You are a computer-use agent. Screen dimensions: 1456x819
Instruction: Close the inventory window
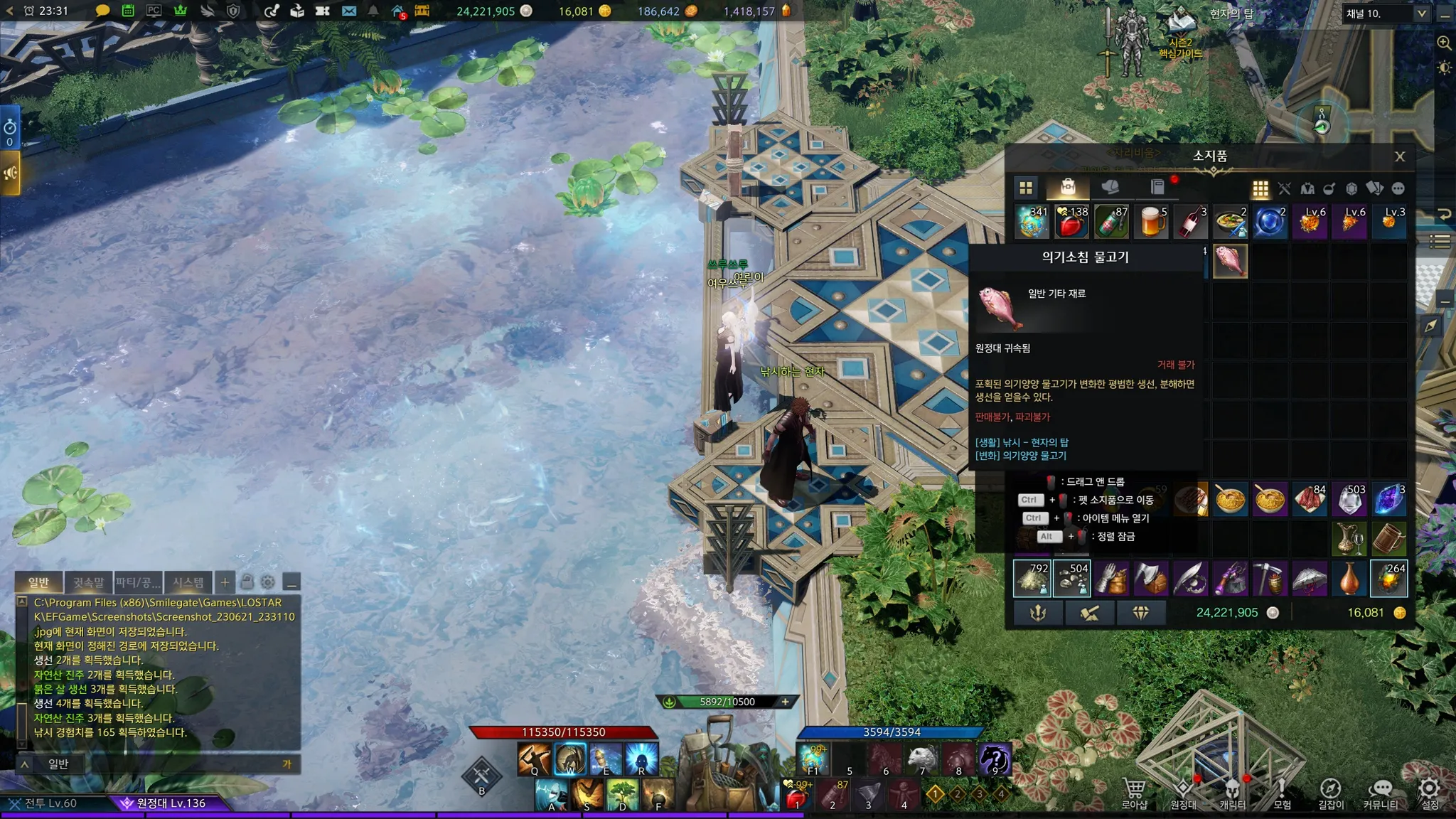pos(1399,157)
